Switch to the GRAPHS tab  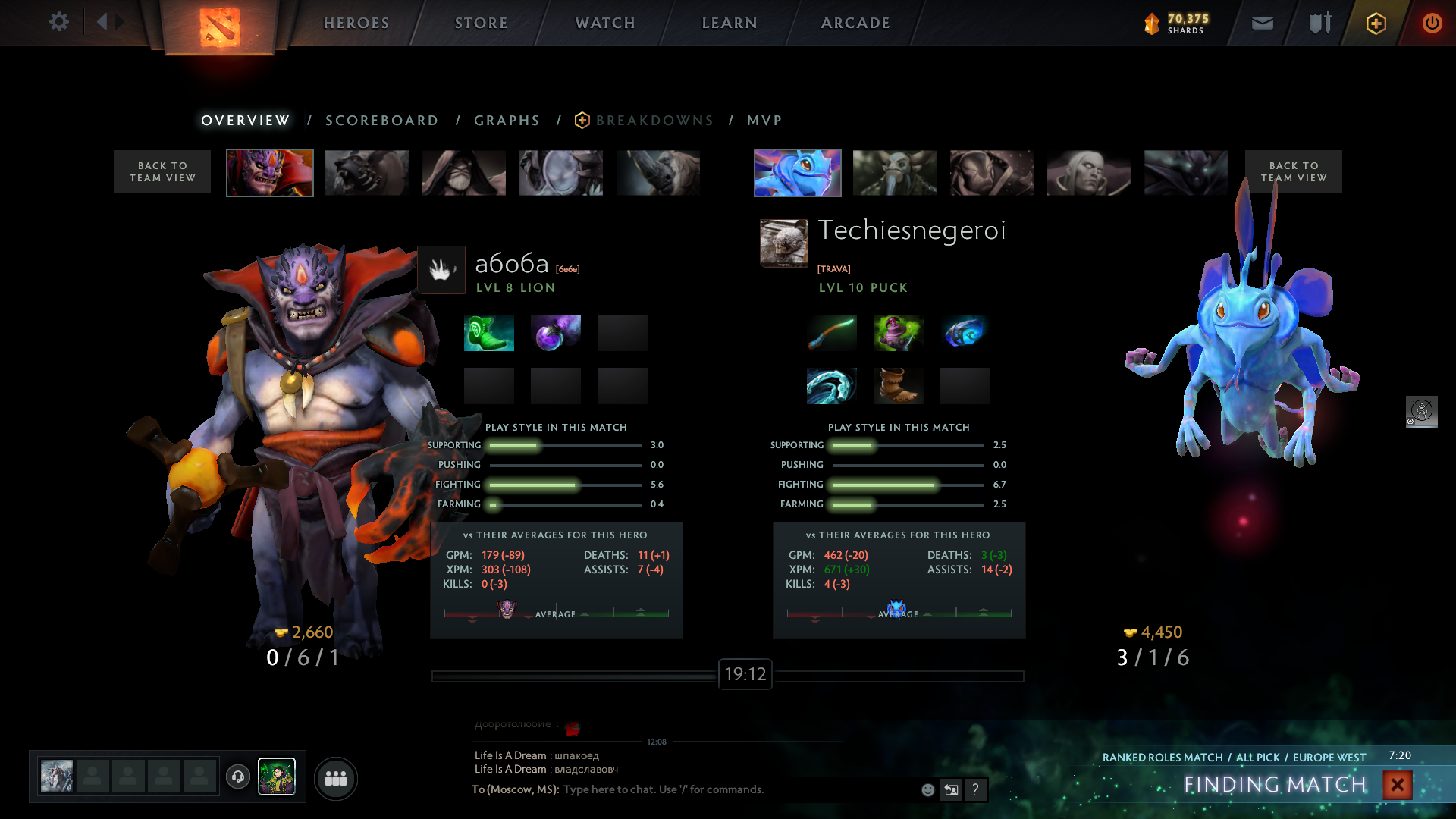(507, 121)
